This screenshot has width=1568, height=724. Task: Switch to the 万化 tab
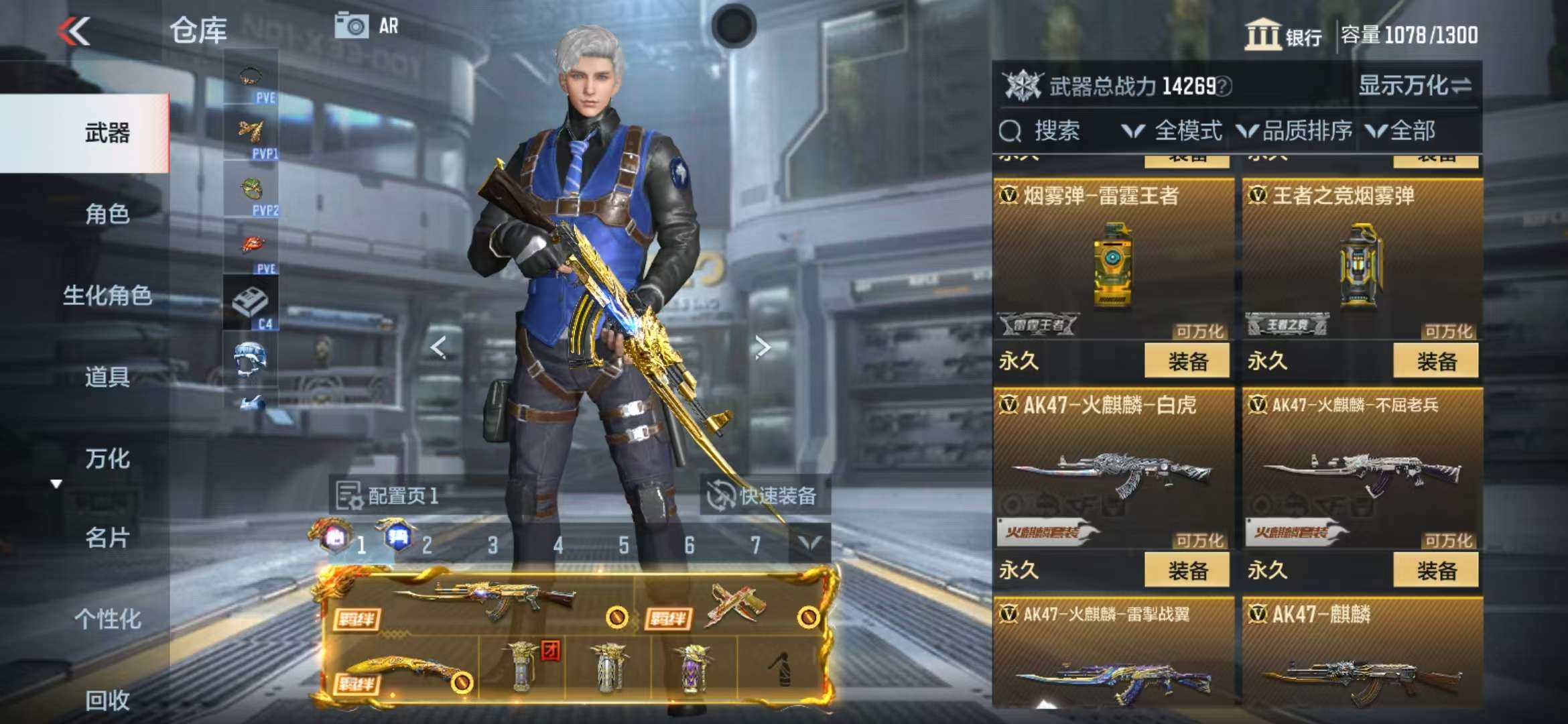[x=107, y=459]
